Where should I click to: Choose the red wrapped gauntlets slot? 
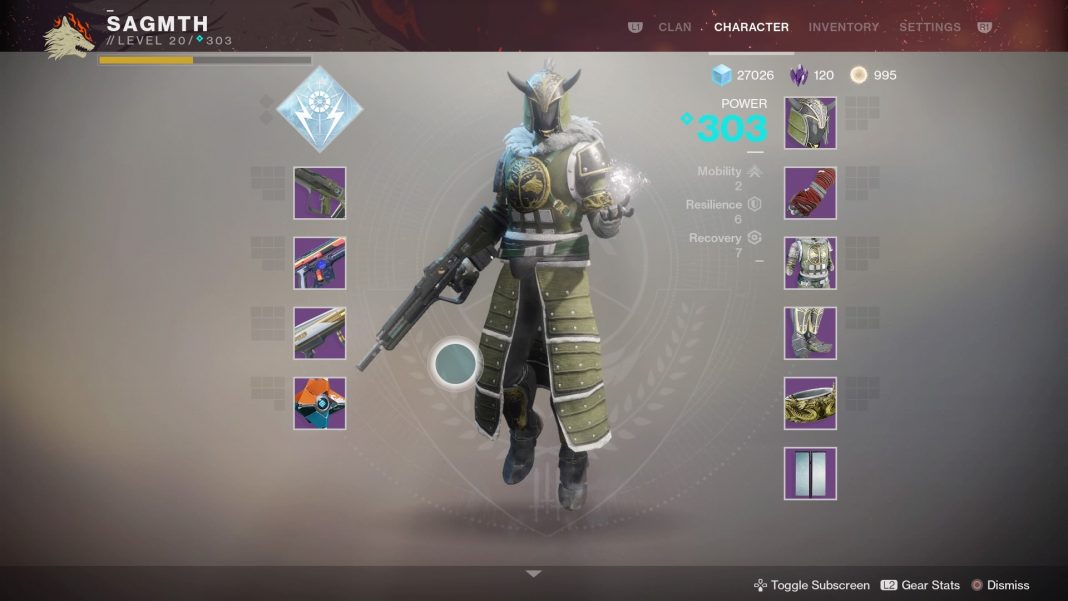(810, 193)
